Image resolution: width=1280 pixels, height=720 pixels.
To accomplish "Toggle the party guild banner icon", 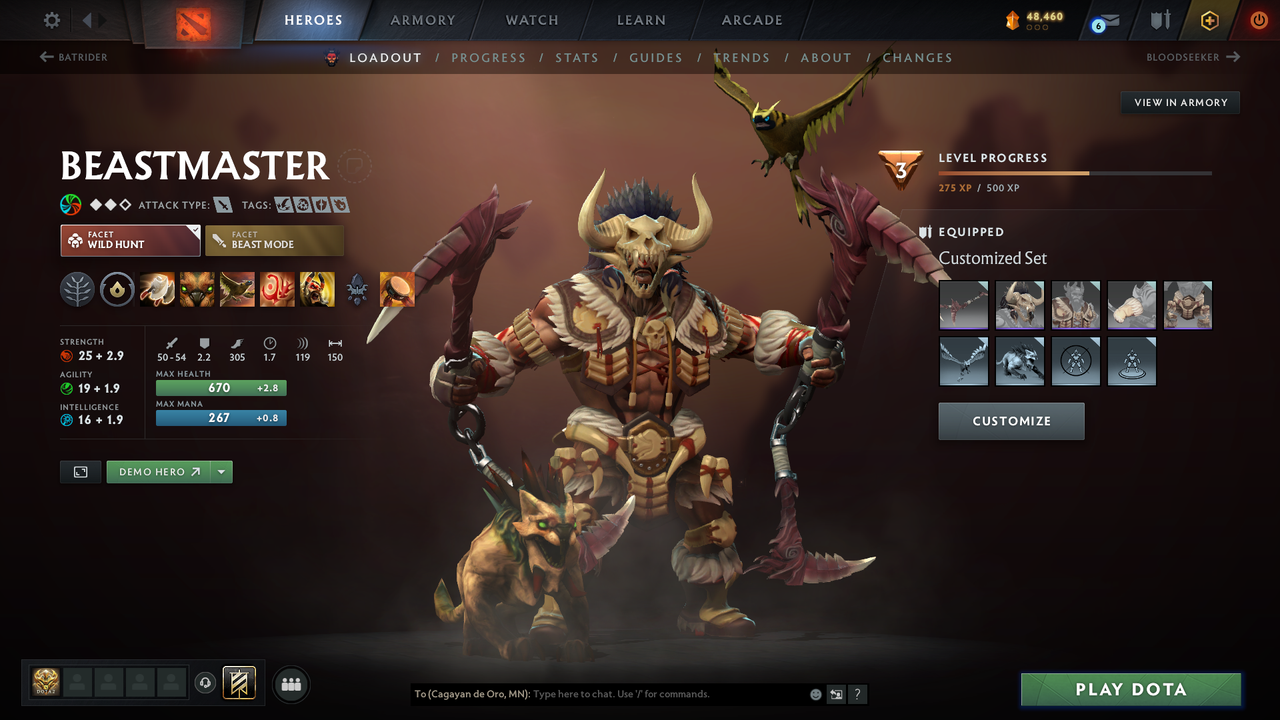I will click(237, 683).
